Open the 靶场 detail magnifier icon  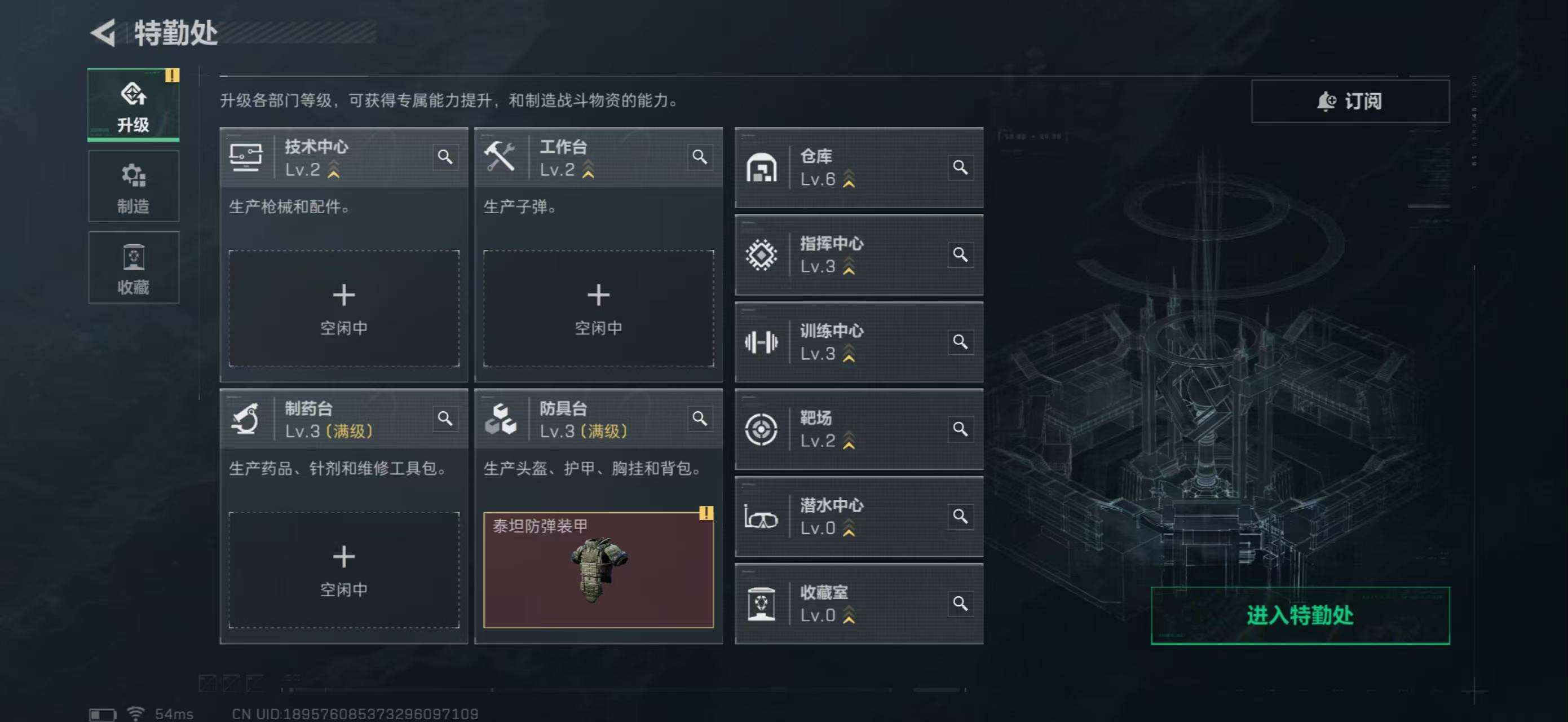pos(961,429)
